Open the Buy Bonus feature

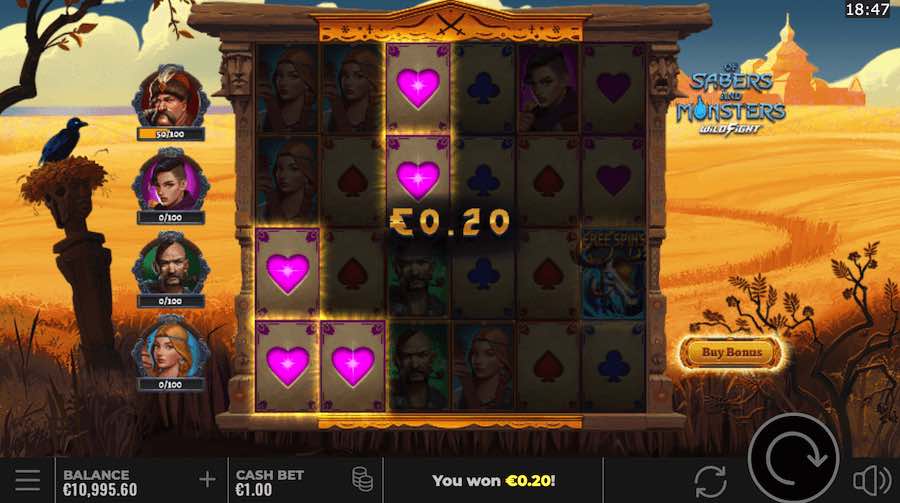731,352
